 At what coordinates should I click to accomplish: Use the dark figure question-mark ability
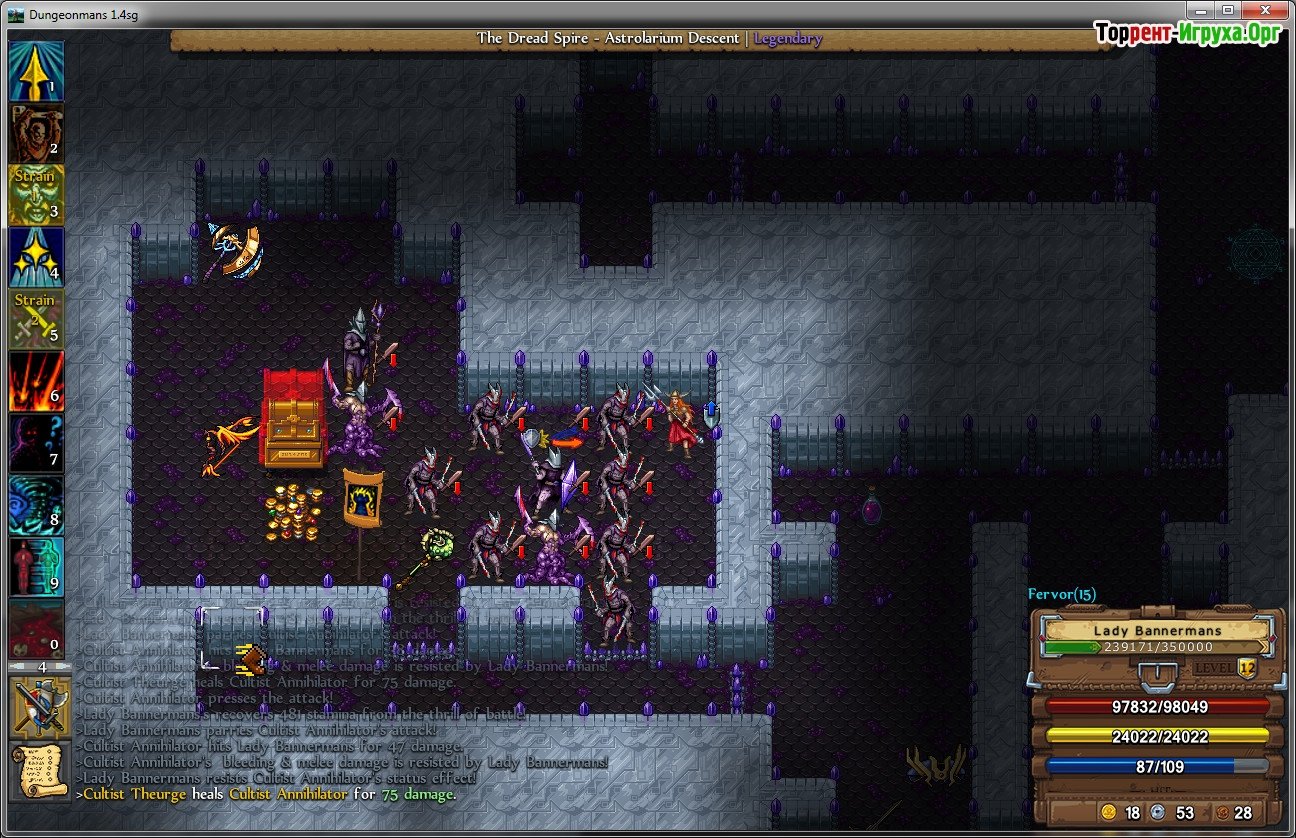[x=37, y=443]
